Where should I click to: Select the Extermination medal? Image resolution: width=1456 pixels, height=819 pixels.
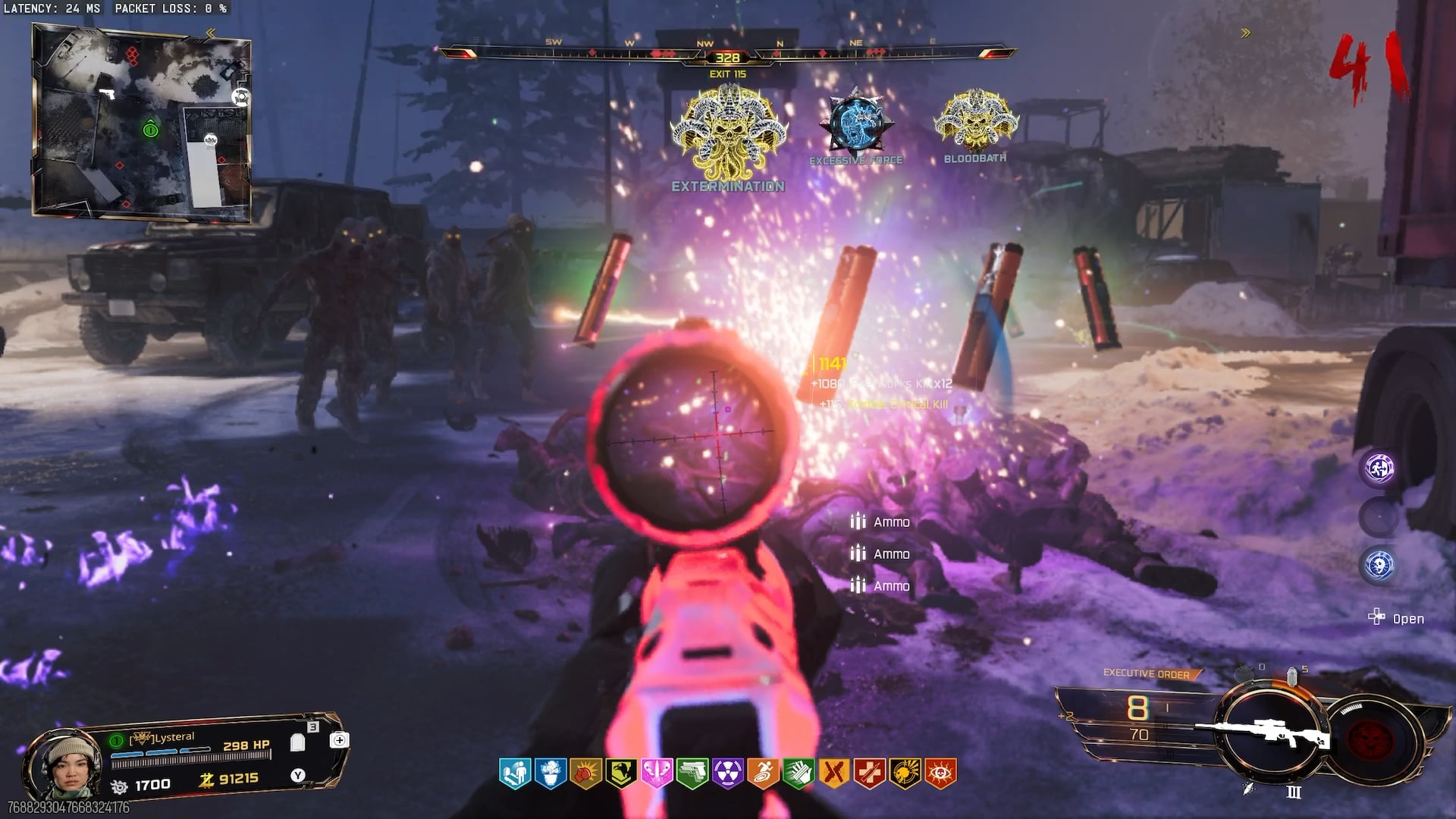click(728, 136)
